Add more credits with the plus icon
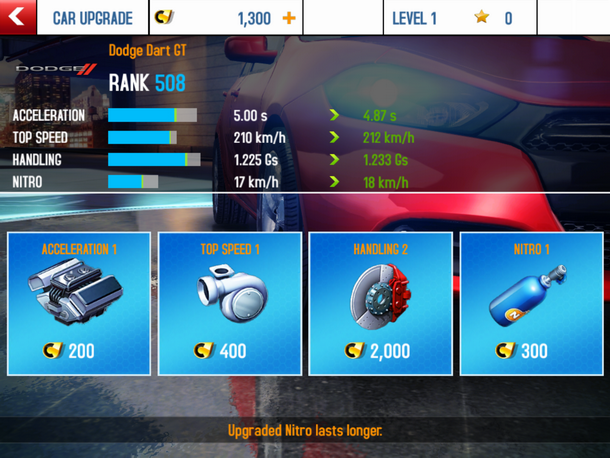 coord(289,19)
